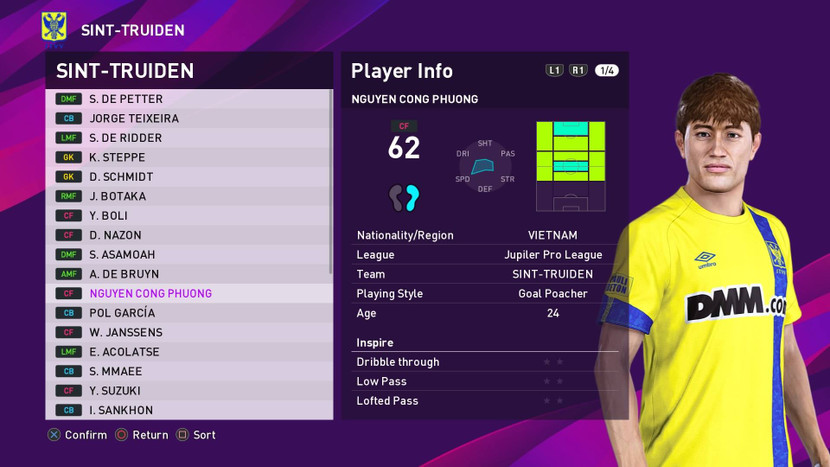Choose E. Acolatse from the list
The image size is (830, 467).
[190, 352]
